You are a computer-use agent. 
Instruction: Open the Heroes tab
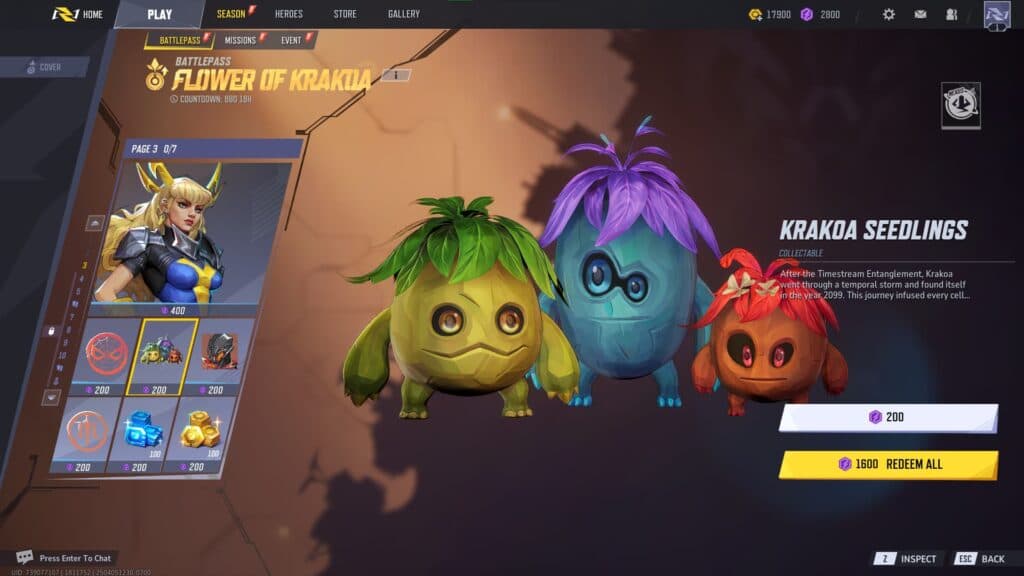click(x=288, y=14)
